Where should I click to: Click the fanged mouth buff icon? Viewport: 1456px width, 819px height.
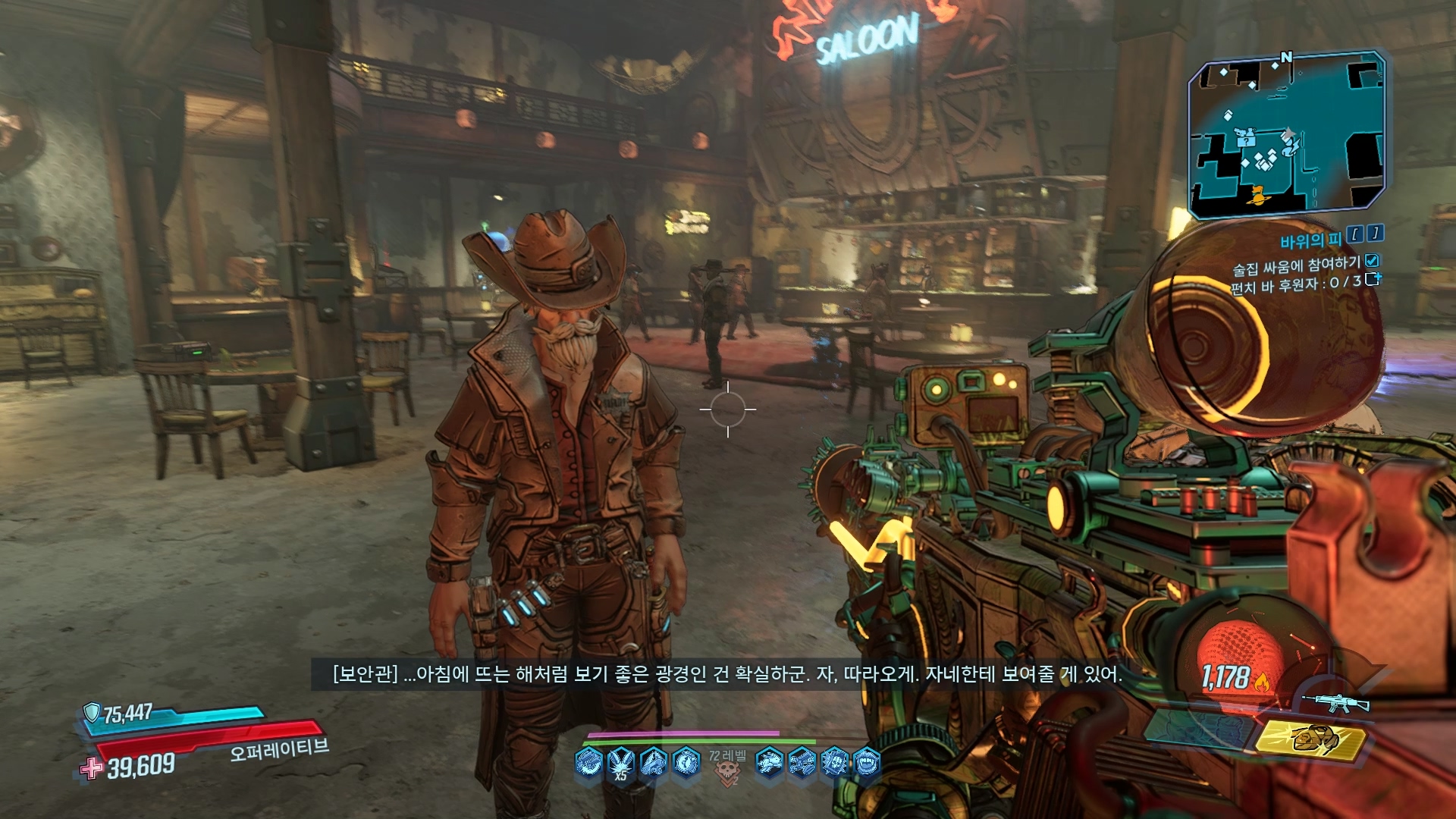coord(867,761)
